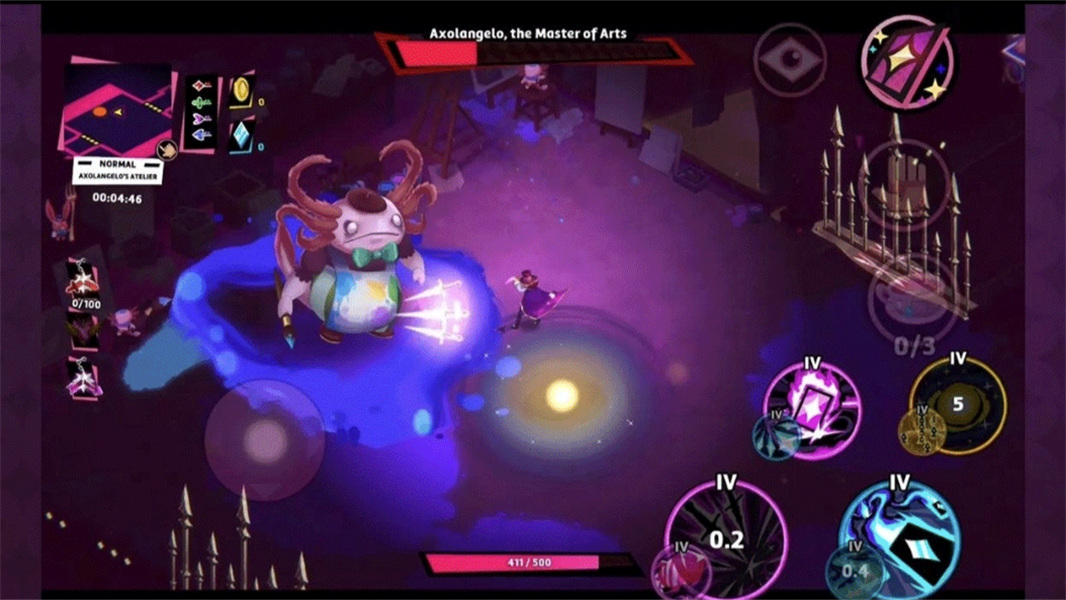Activate the blue dash ability

tap(898, 542)
